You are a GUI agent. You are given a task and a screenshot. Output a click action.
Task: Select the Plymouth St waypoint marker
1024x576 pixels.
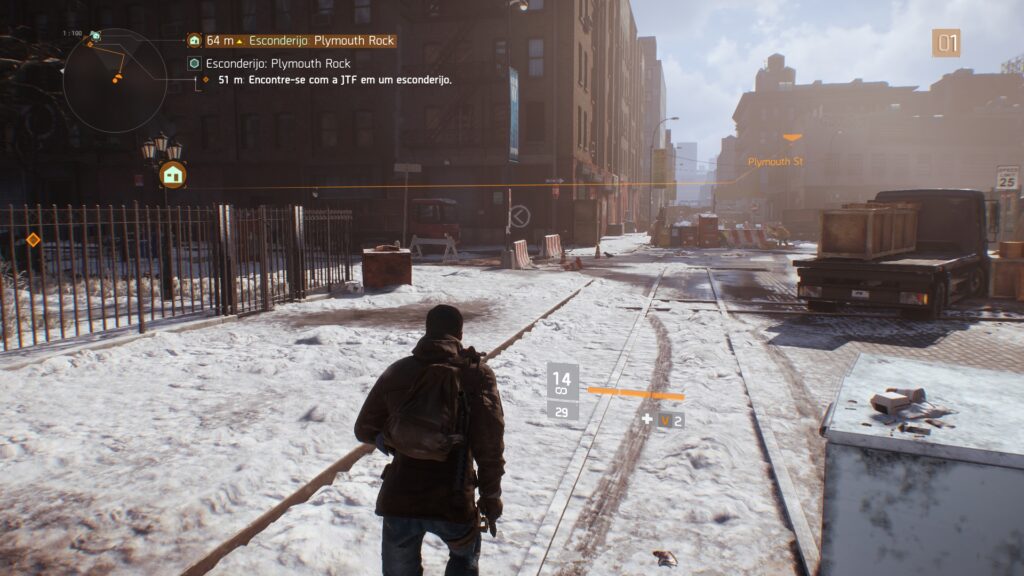[791, 138]
